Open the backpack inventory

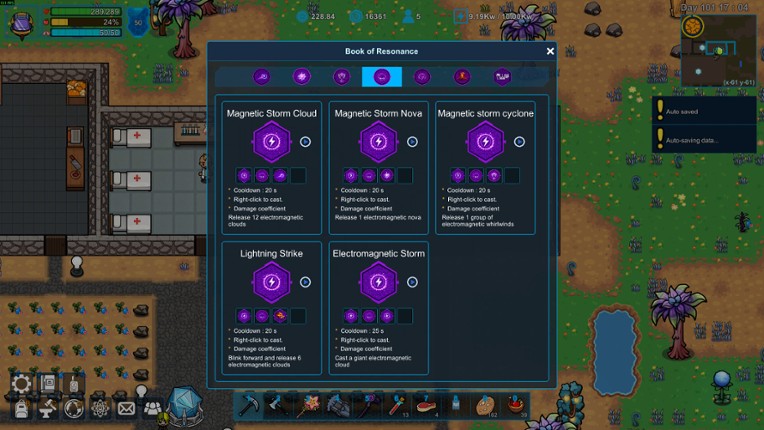click(x=21, y=409)
